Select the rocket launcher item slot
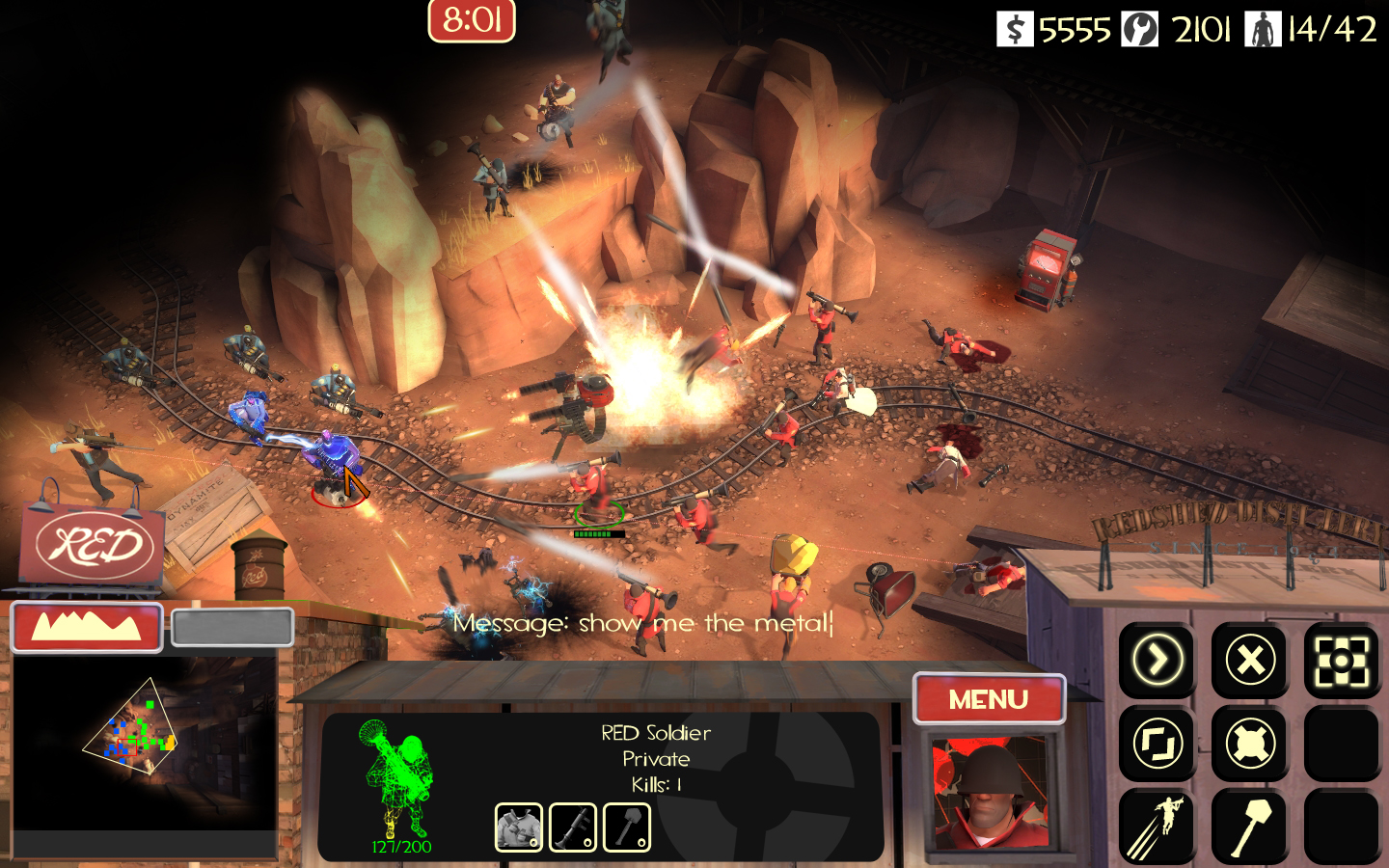The height and width of the screenshot is (868, 1389). (x=573, y=827)
